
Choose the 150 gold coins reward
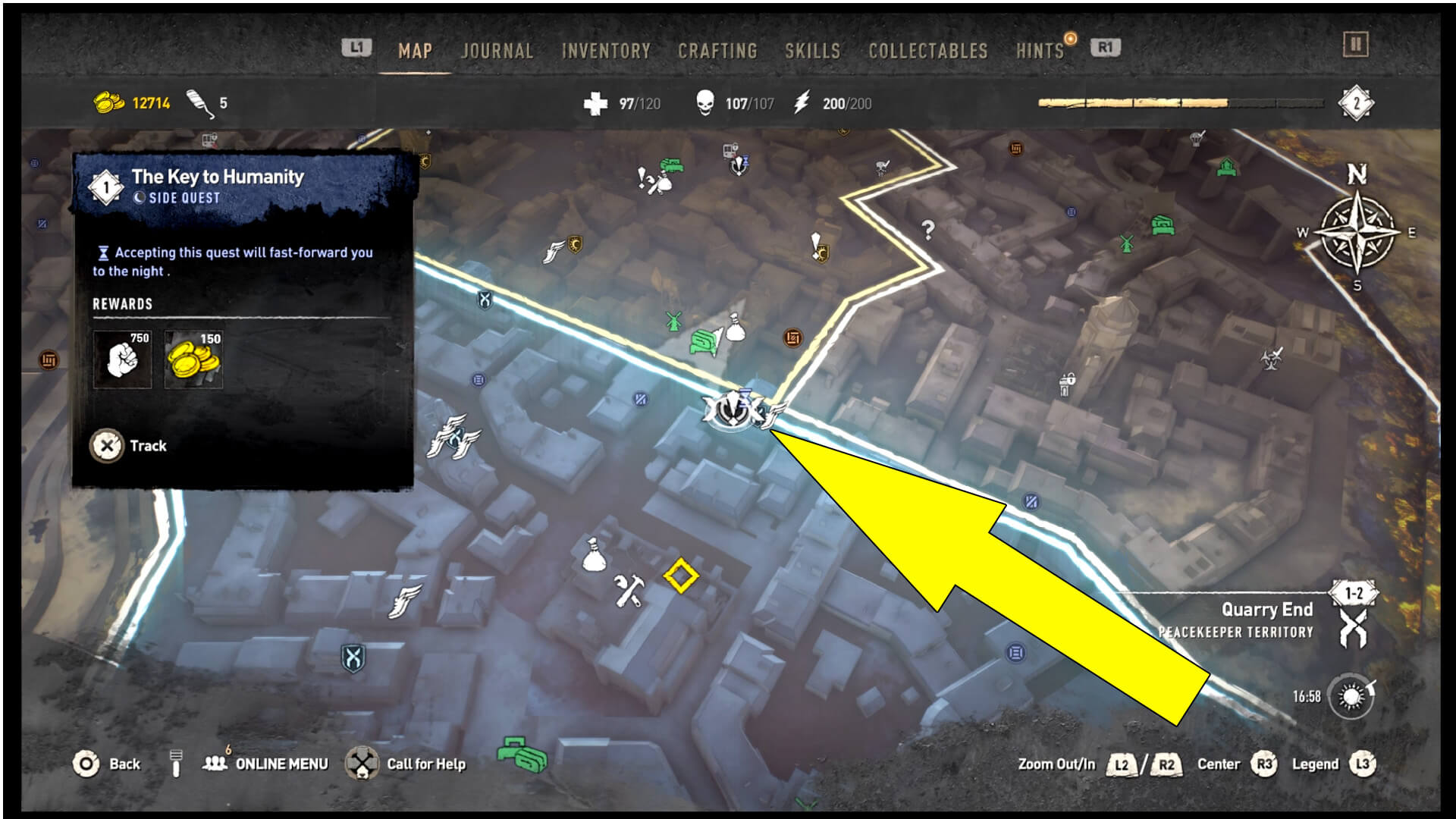(193, 359)
